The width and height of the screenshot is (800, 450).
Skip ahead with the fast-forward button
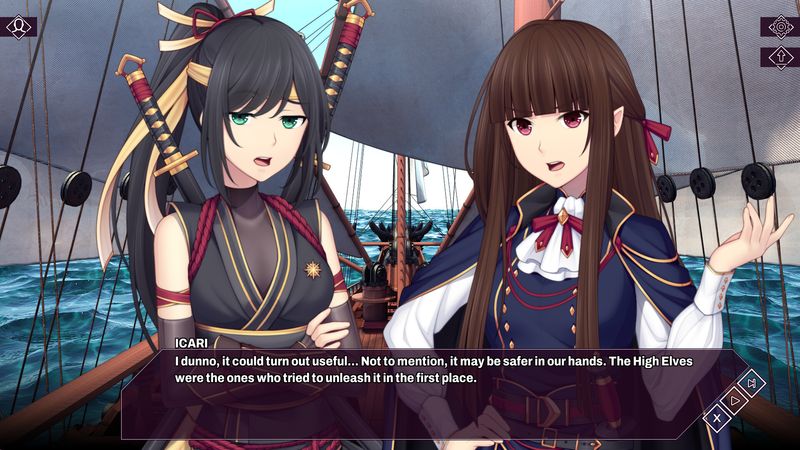pos(753,383)
